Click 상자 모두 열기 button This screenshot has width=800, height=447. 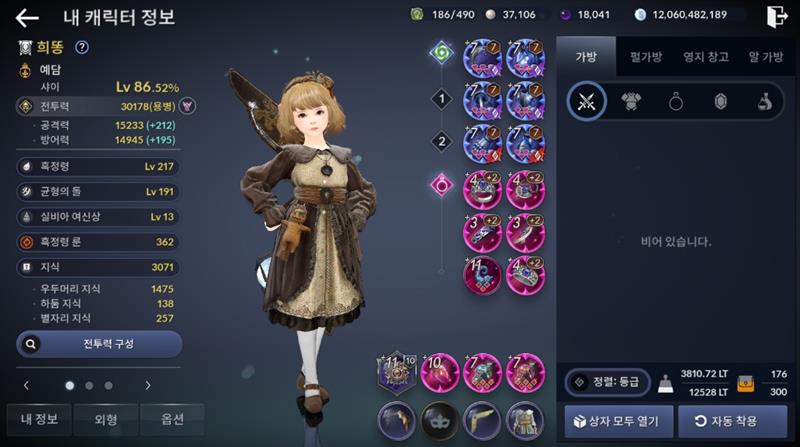(x=614, y=420)
